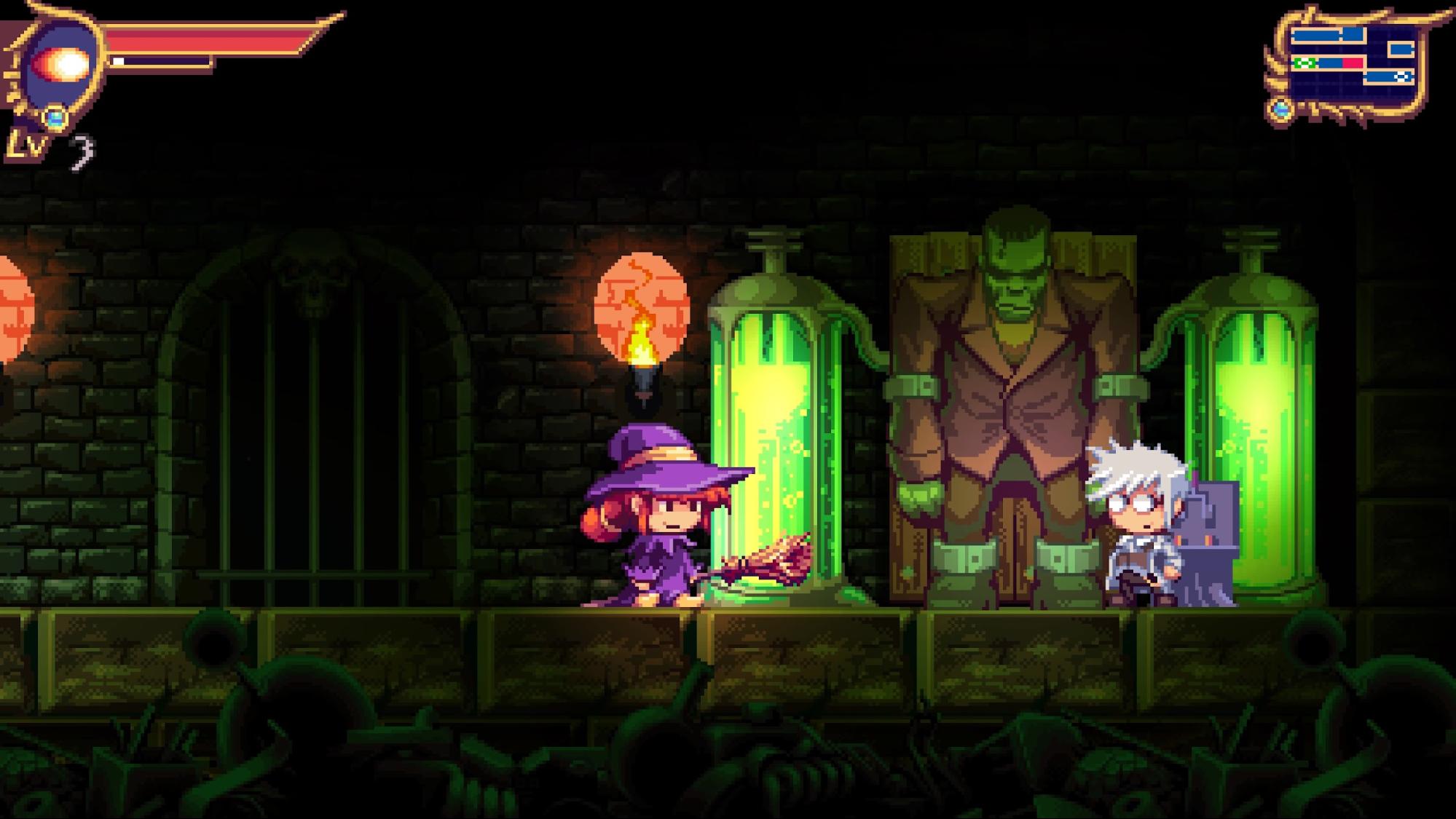Click the Frankenstein monster statue
Image resolution: width=1456 pixels, height=819 pixels.
1005,364
